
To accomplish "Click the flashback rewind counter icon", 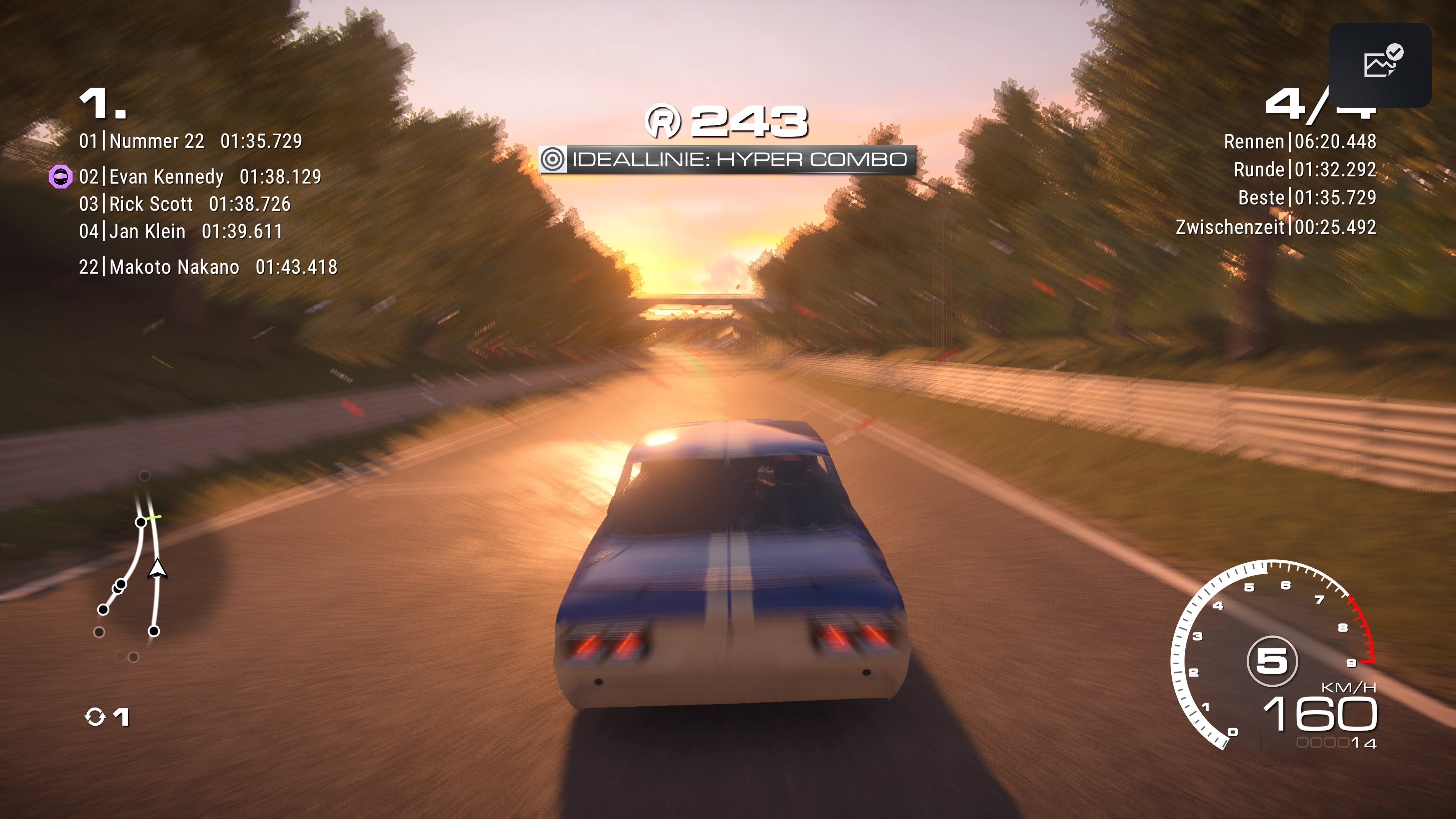I will point(95,717).
